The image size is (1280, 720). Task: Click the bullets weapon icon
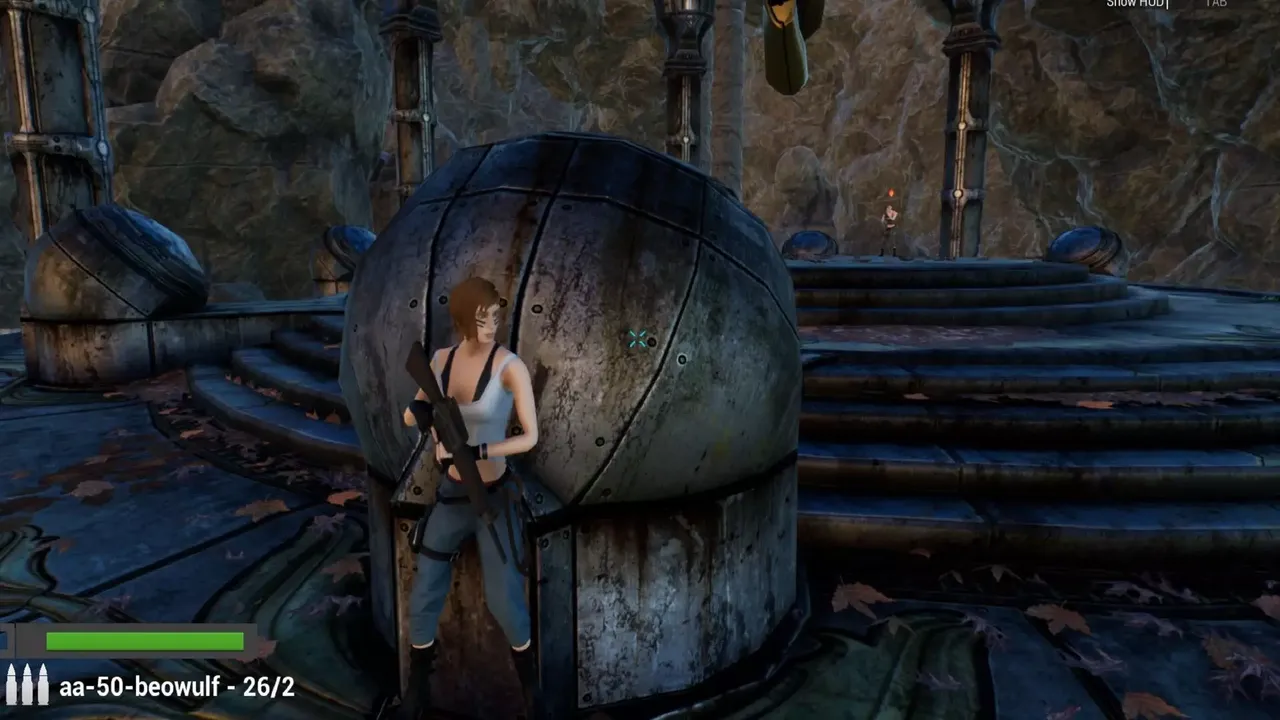click(27, 685)
